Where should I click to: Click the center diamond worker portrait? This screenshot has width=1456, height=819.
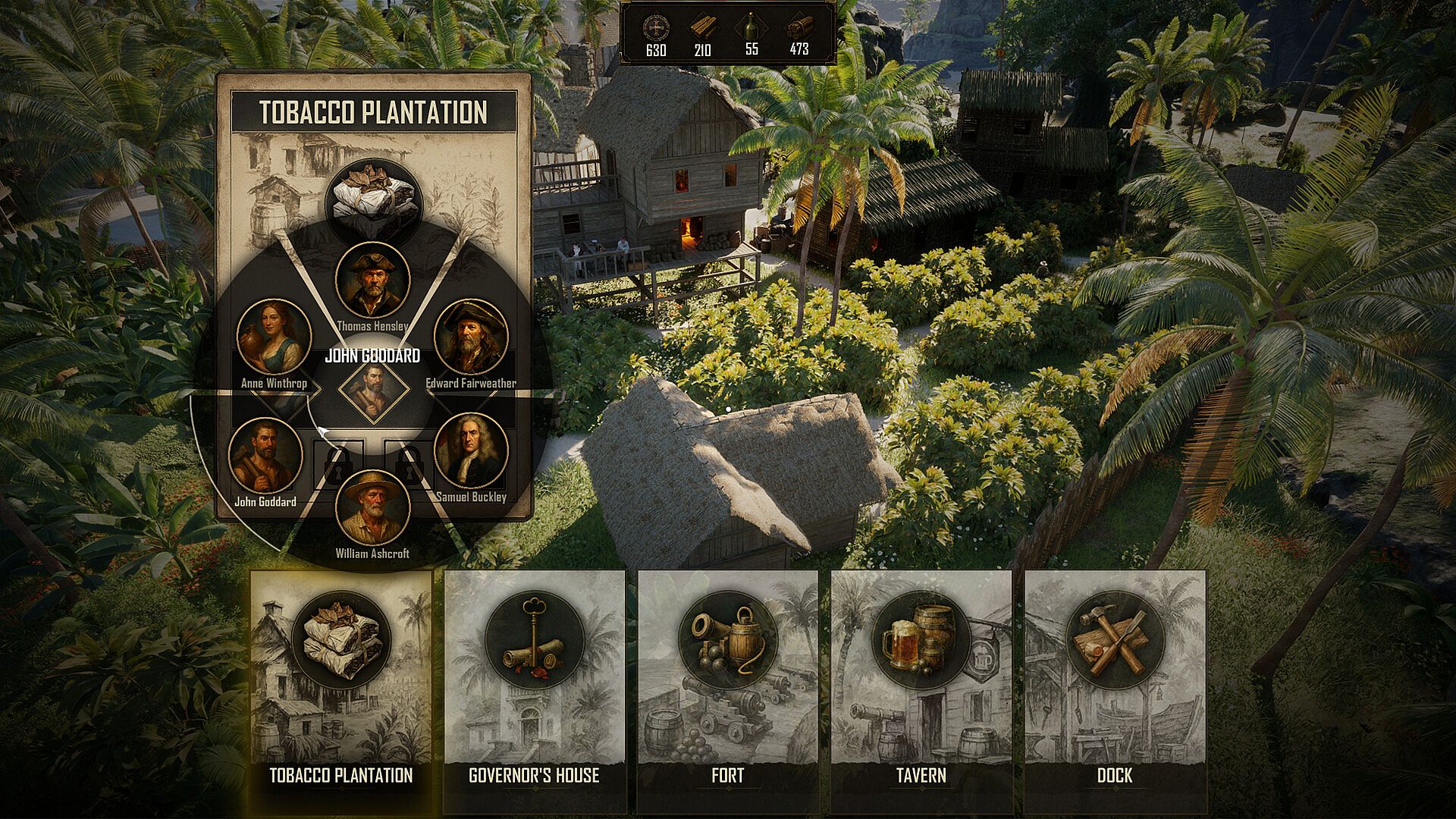pos(373,389)
